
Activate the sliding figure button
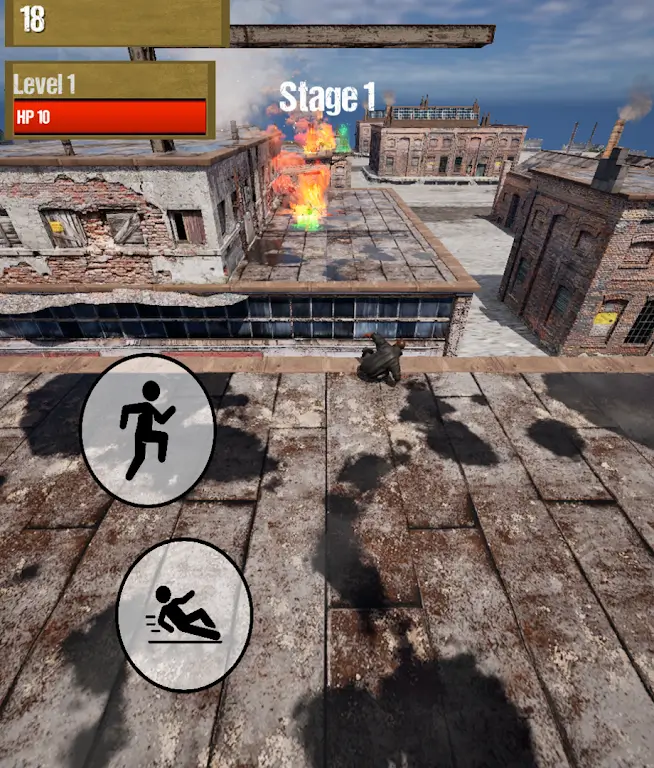(x=184, y=615)
